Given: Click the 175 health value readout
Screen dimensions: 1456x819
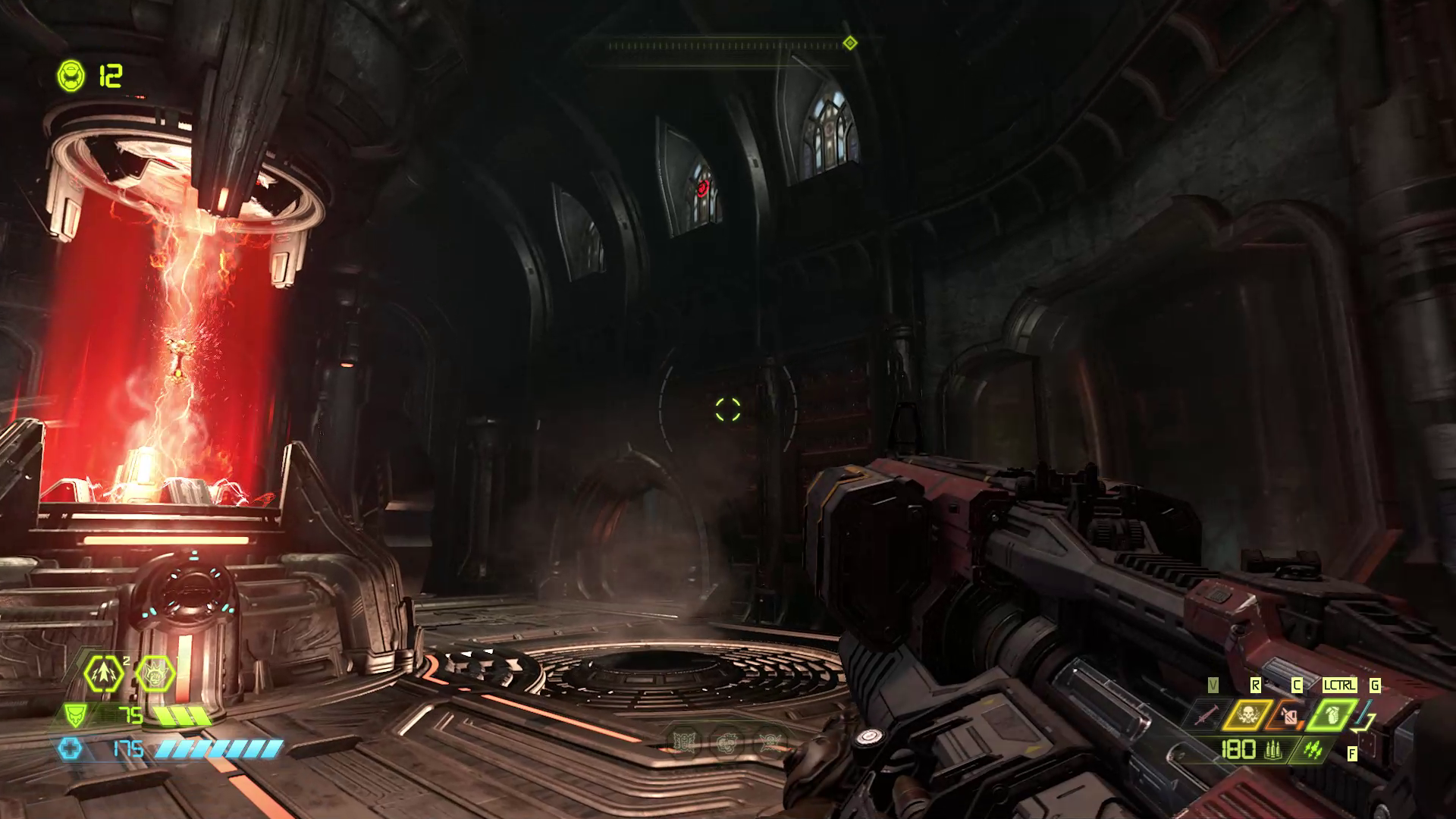Looking at the screenshot, I should [128, 749].
